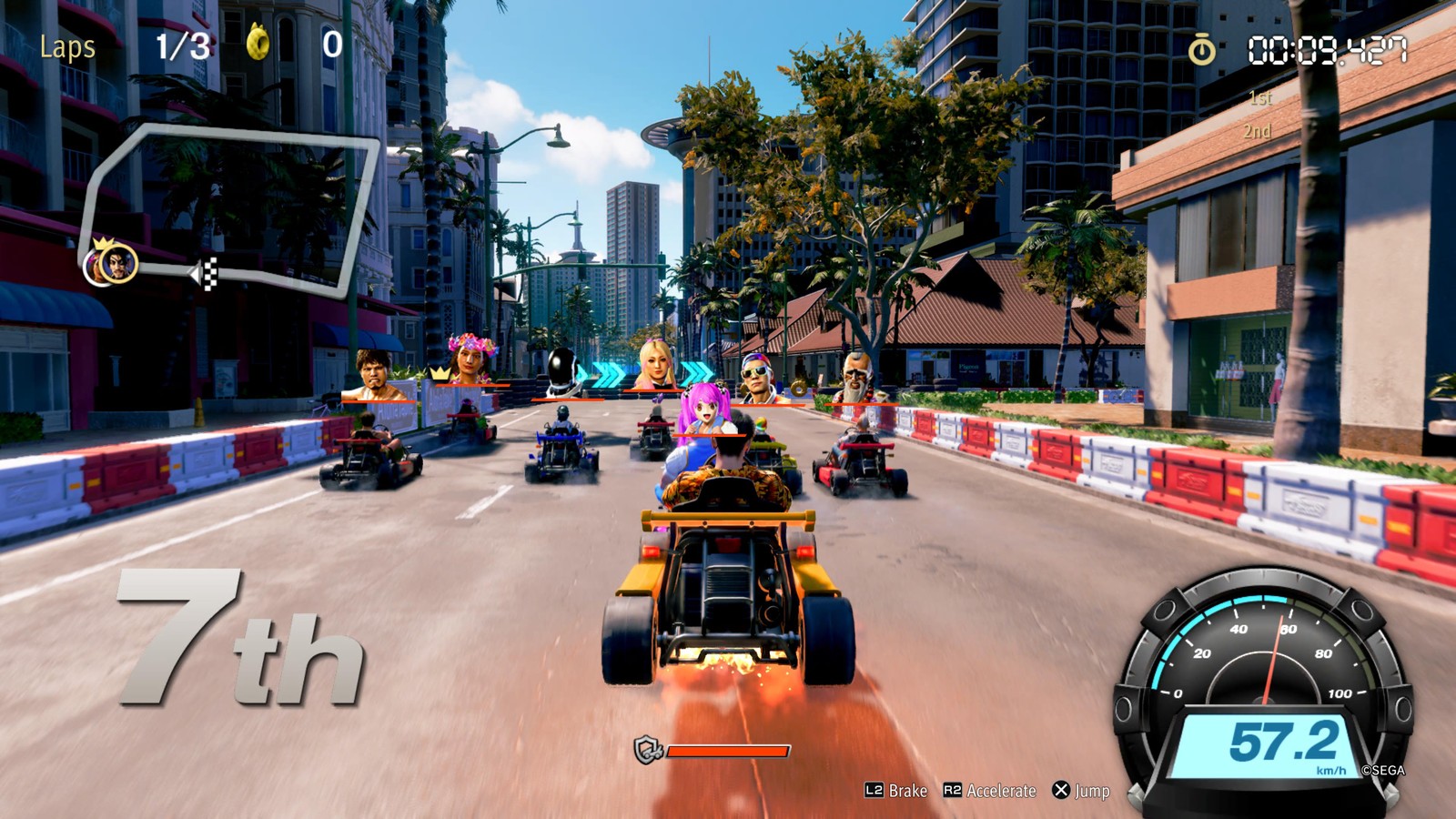Click the checkered flag on the minimap
The width and height of the screenshot is (1456, 819).
(207, 273)
